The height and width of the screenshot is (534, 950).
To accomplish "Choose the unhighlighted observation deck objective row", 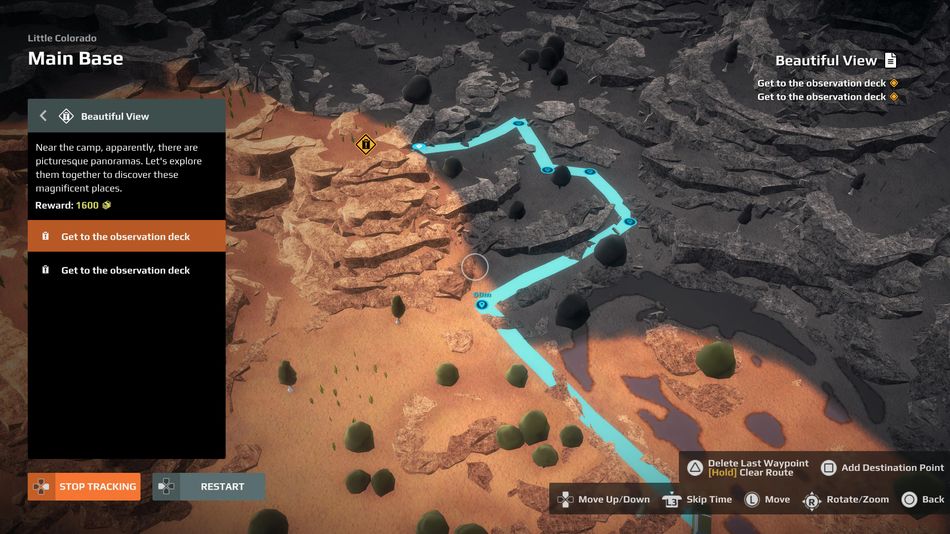I will pyautogui.click(x=126, y=270).
